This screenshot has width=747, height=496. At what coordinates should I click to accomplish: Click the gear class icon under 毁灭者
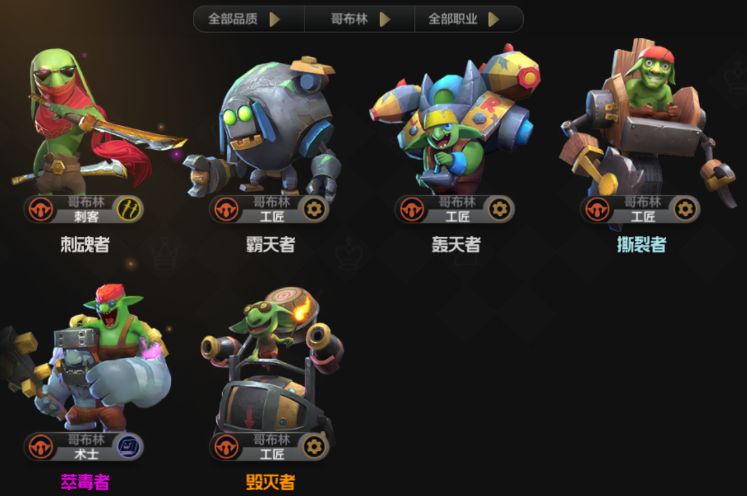tap(315, 446)
